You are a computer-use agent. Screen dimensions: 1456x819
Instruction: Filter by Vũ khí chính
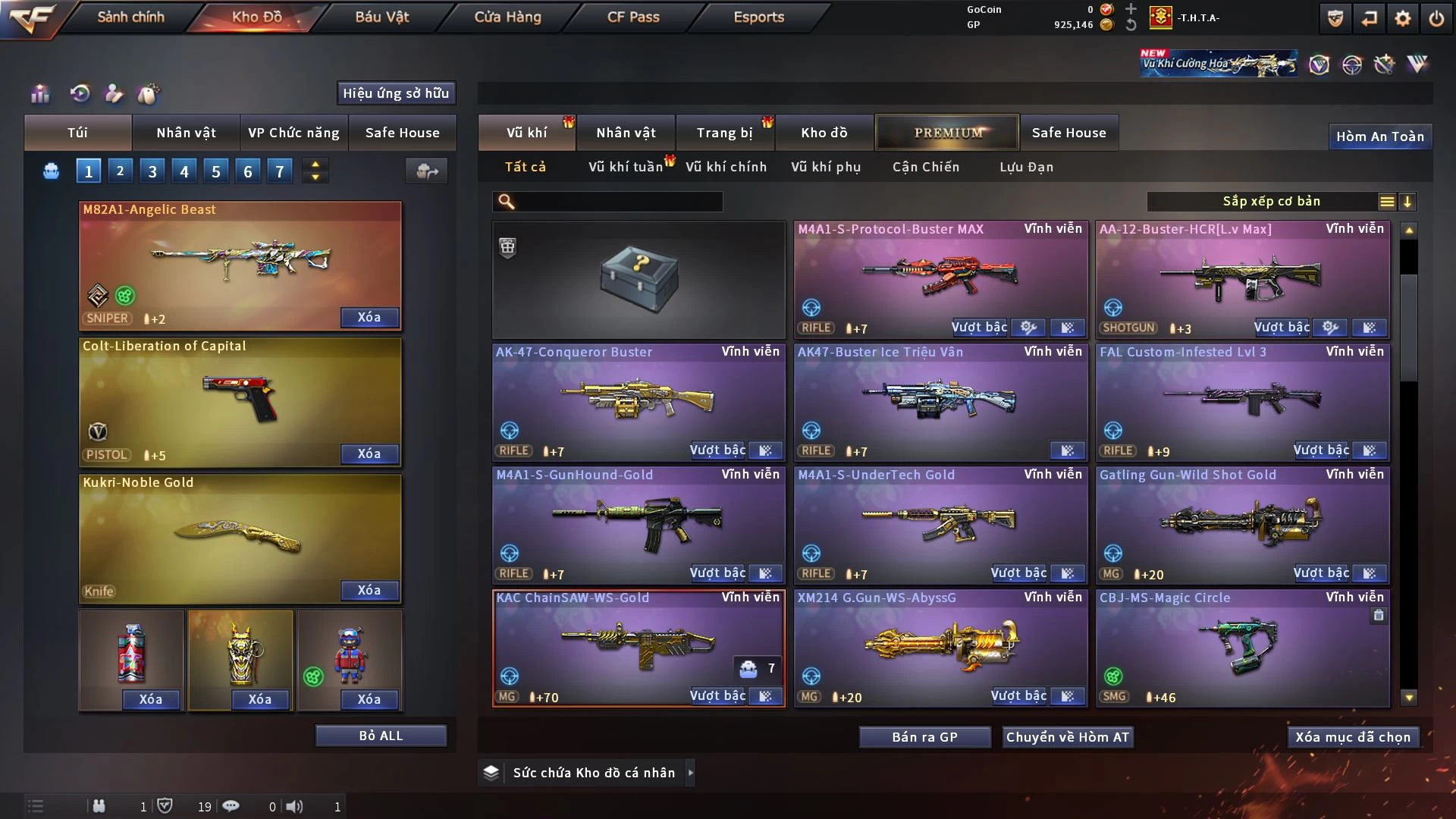point(726,167)
